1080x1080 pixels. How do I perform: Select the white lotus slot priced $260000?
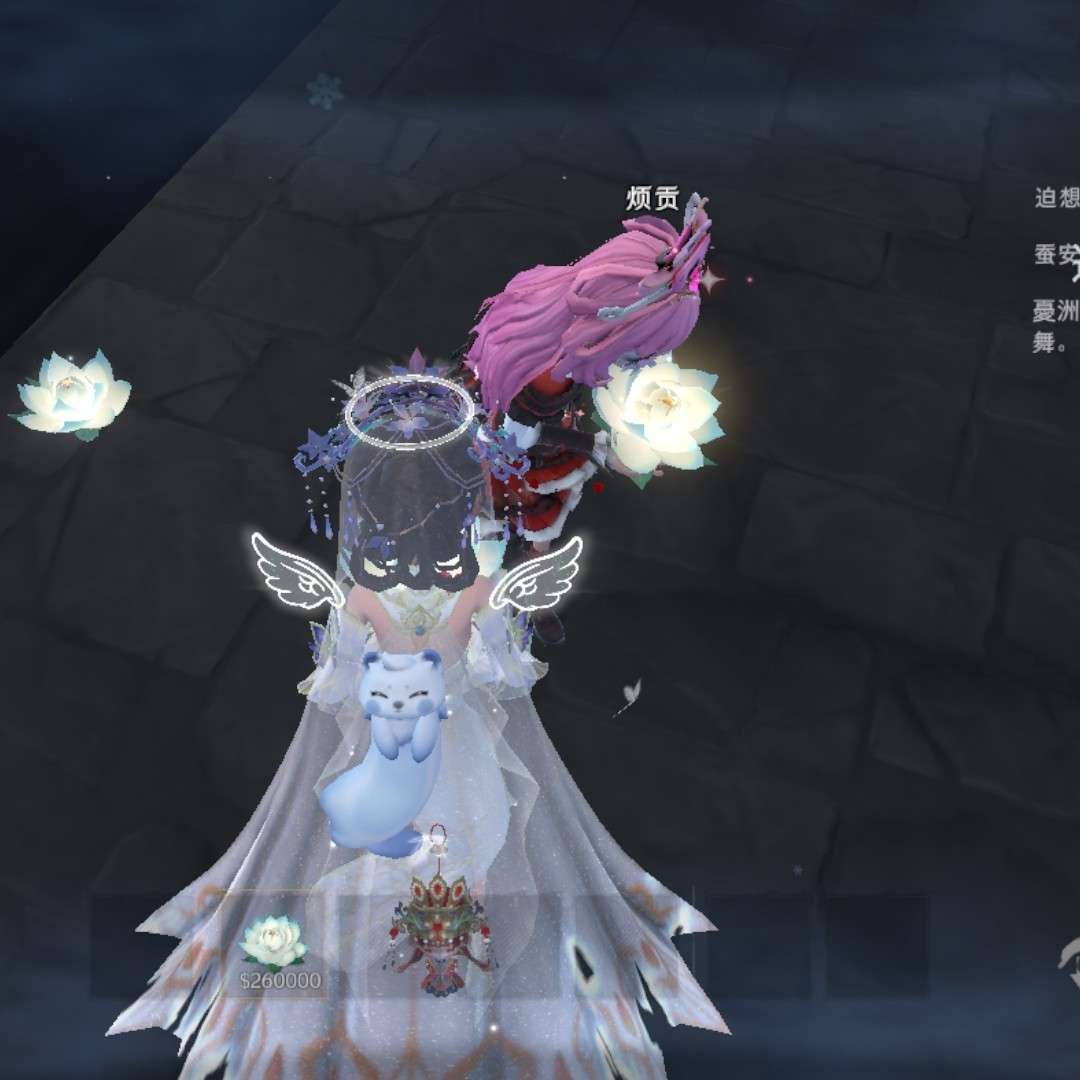click(274, 946)
